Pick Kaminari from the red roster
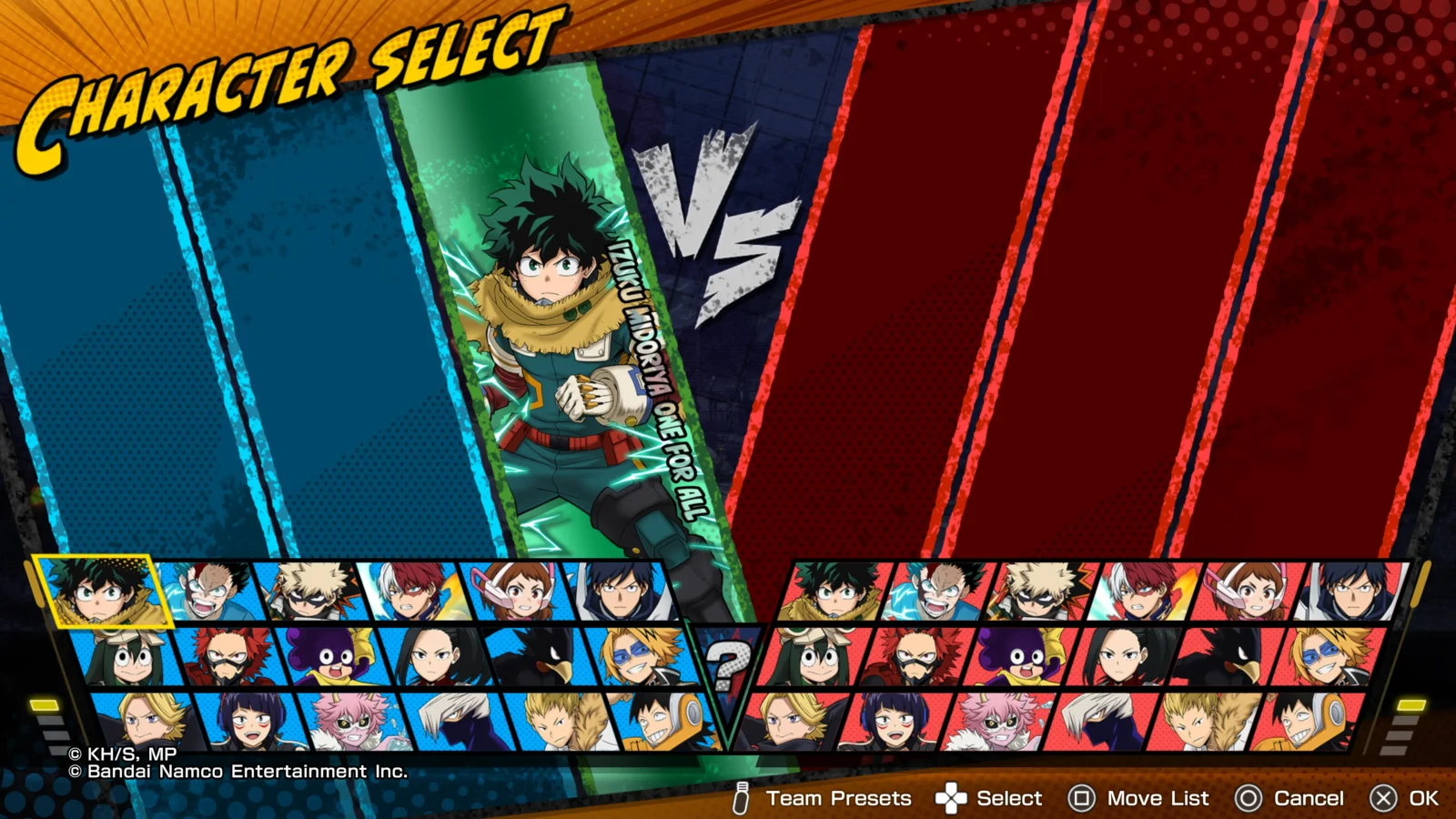 click(x=1330, y=657)
